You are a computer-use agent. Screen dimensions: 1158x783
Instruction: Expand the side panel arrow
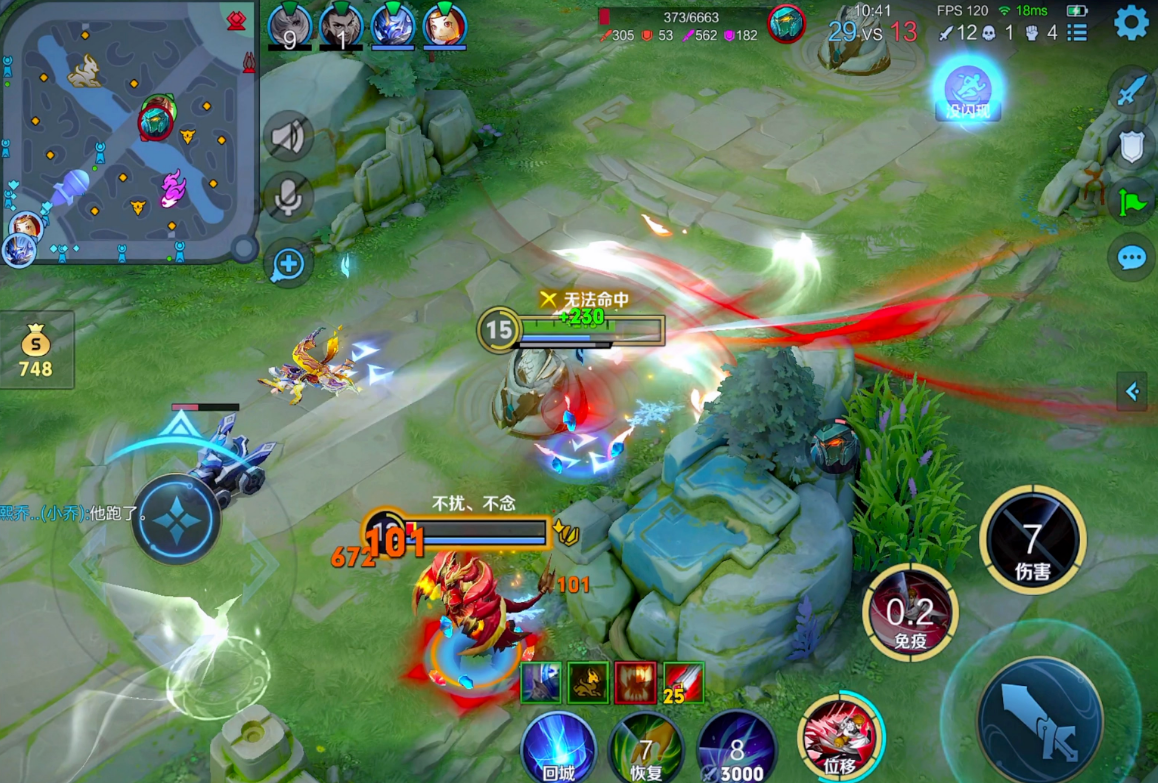click(x=1134, y=392)
